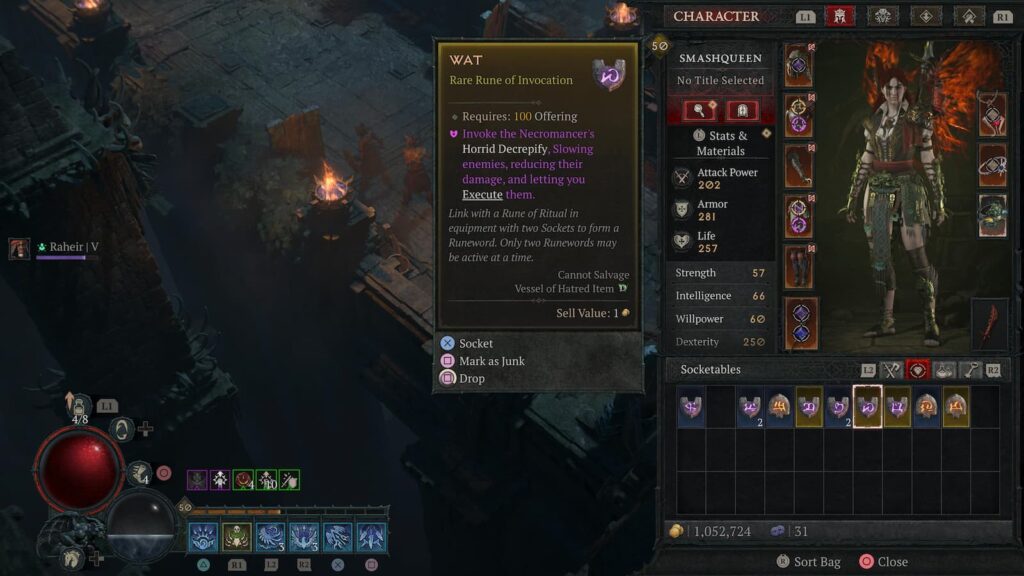The height and width of the screenshot is (576, 1024).
Task: Select the highlighted Wat rune in the bag
Action: click(x=867, y=407)
